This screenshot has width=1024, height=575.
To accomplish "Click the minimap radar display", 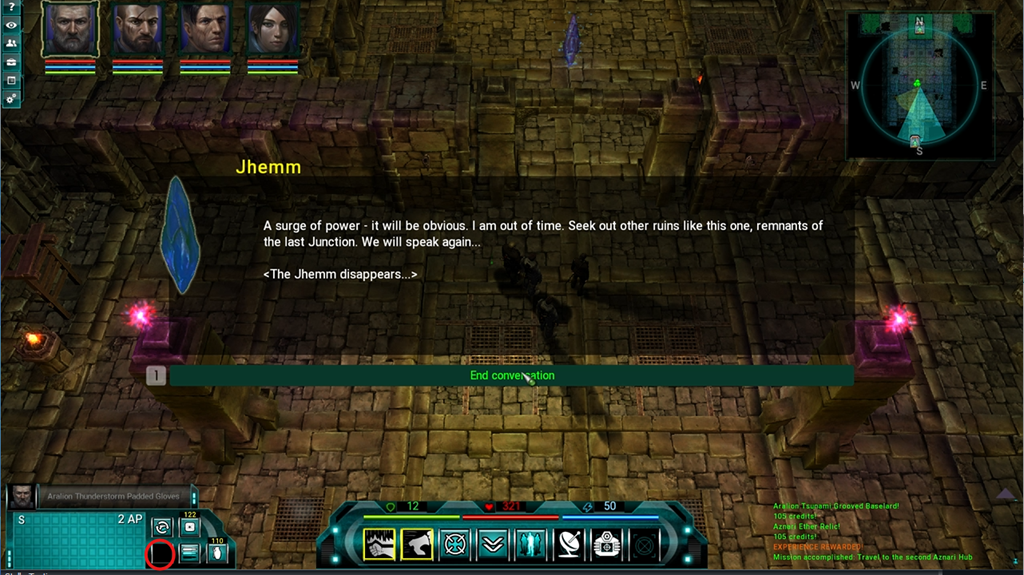I will click(918, 86).
